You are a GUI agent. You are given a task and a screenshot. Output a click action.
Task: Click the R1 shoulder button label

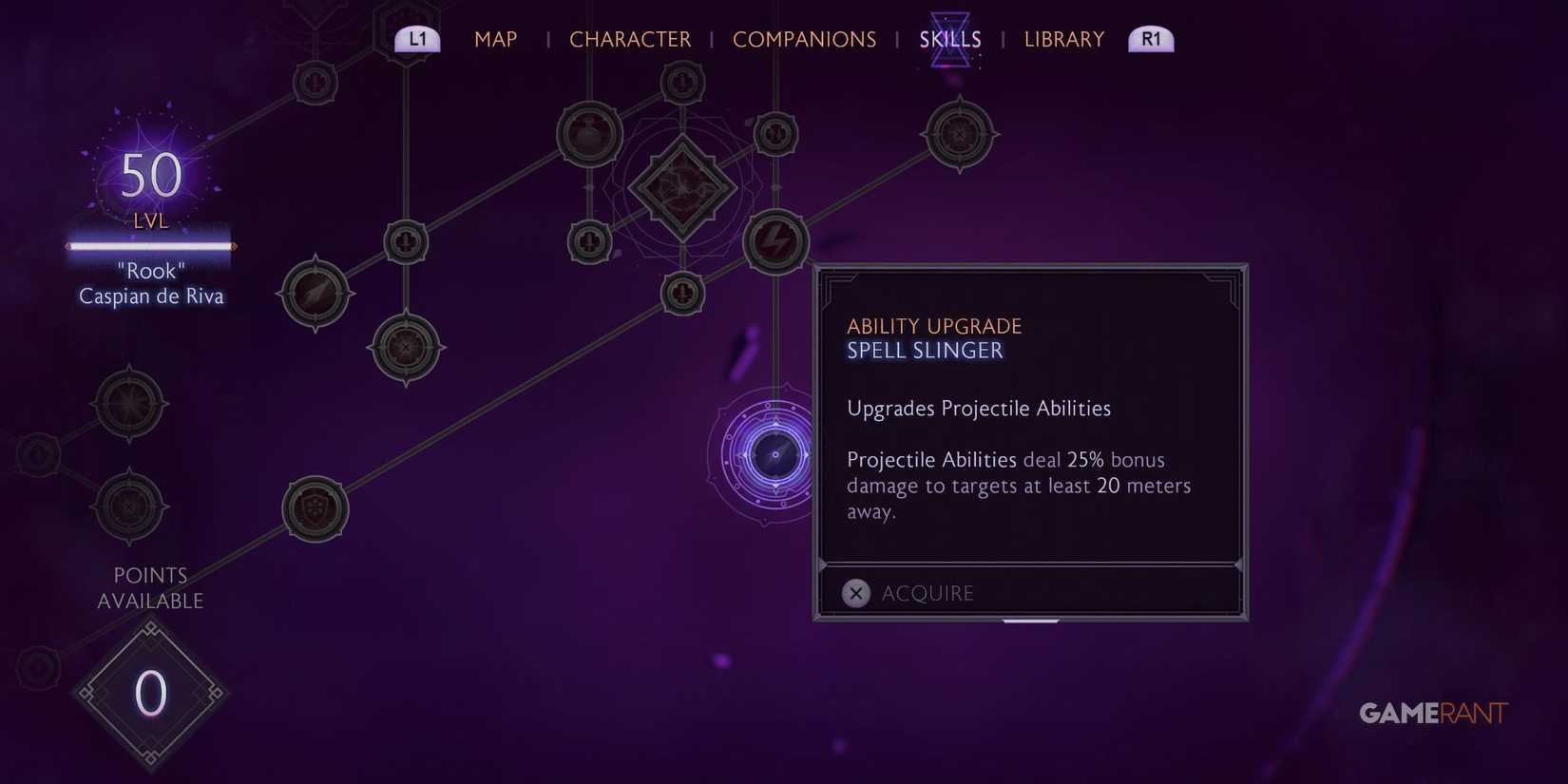[x=1151, y=39]
